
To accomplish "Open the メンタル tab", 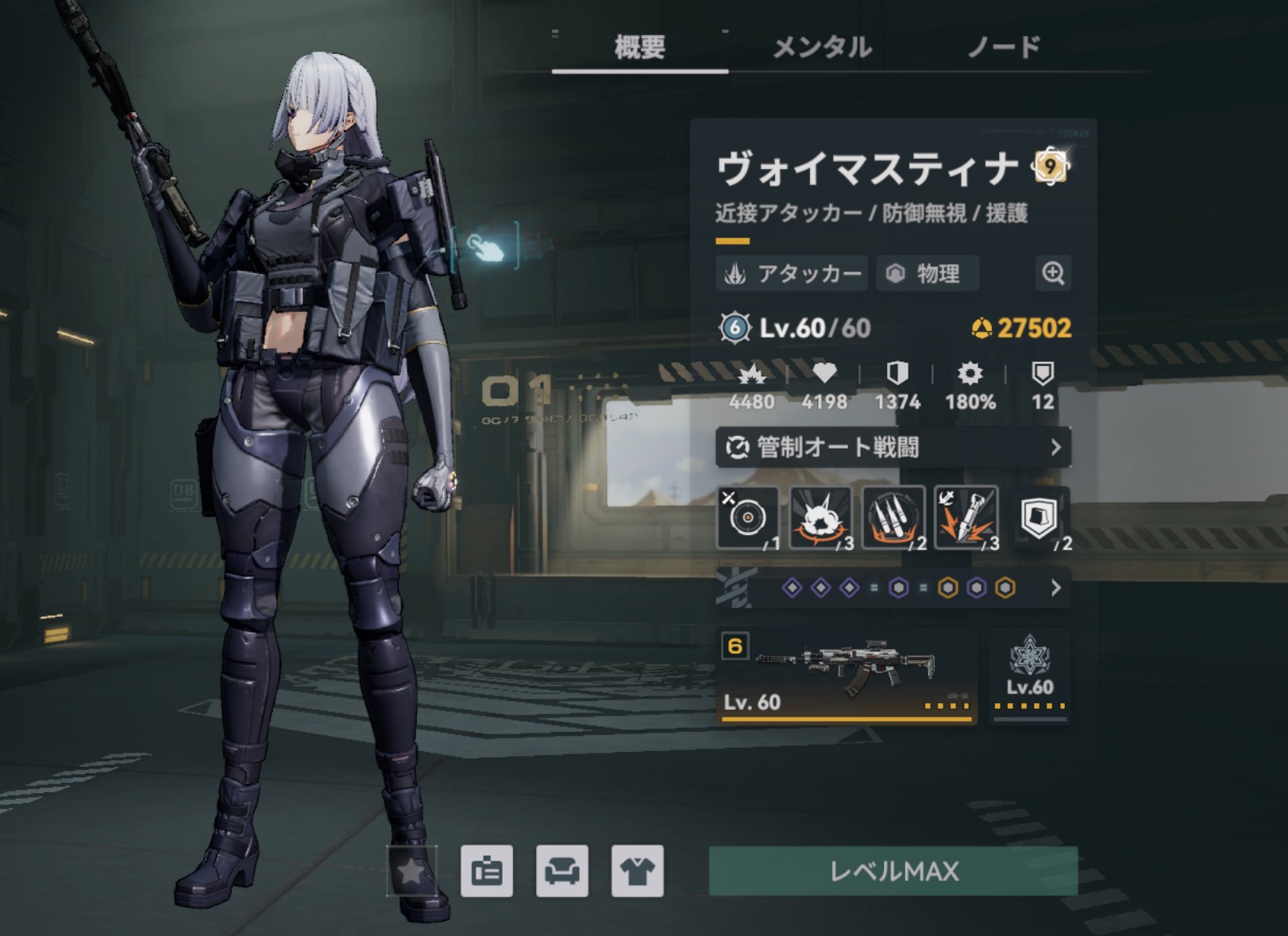I will 822,48.
